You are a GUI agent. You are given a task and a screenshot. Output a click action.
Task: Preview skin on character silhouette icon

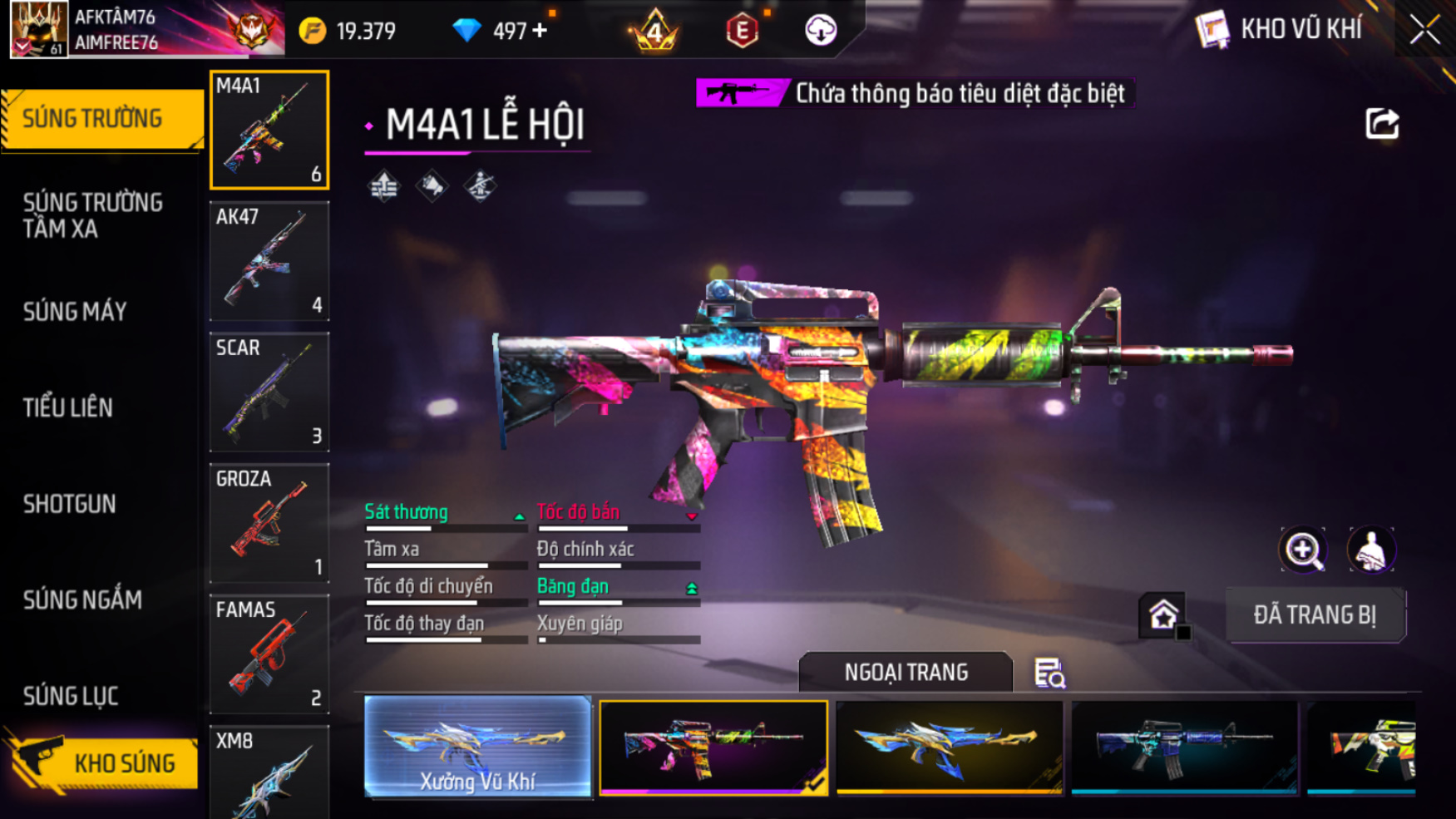1371,550
